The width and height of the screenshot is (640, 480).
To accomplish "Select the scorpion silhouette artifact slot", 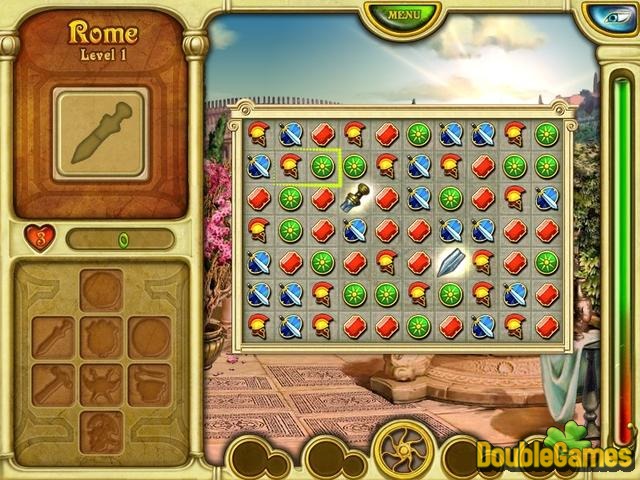I will [102, 384].
